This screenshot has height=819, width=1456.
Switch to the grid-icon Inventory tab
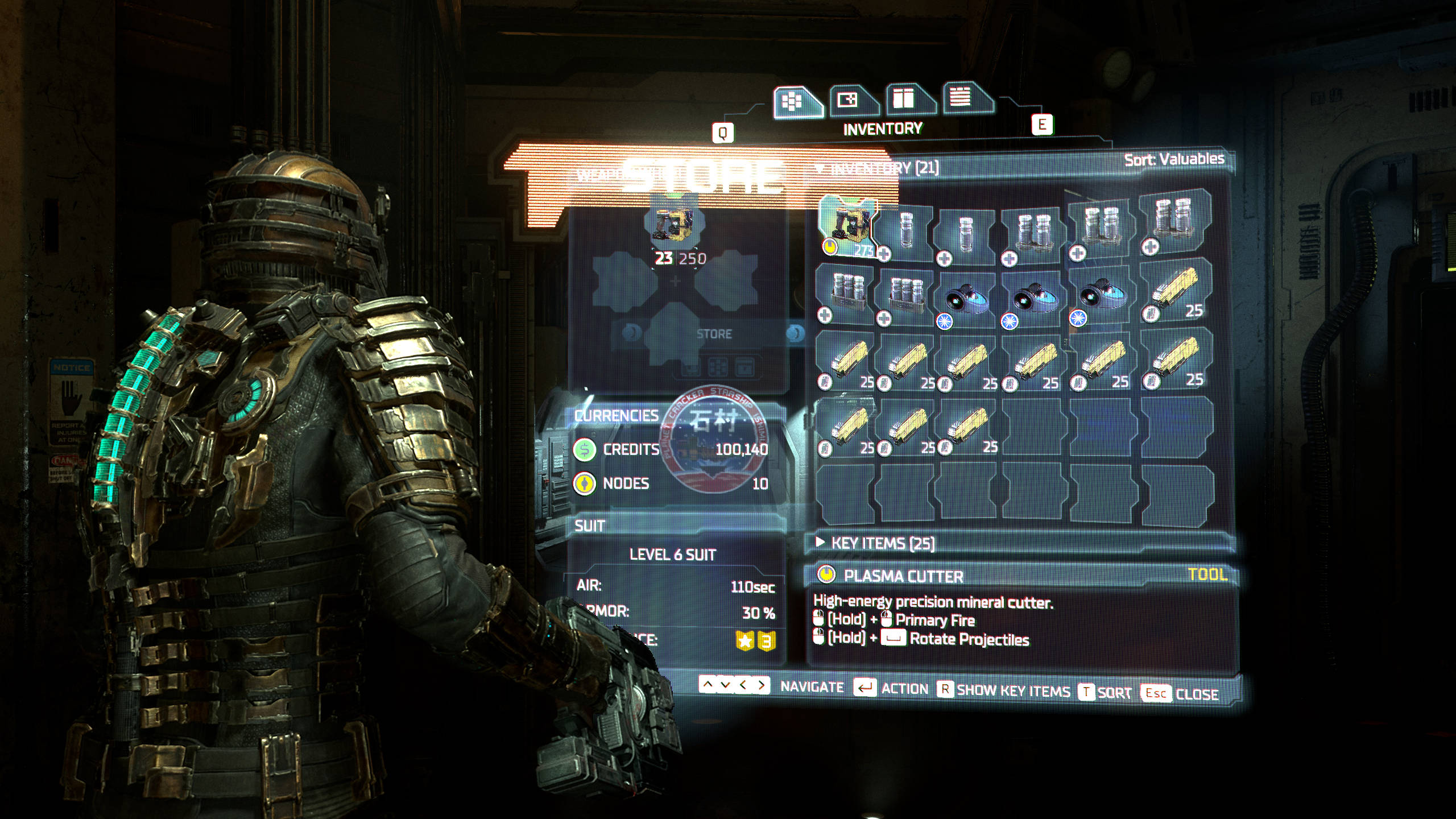coord(796,101)
